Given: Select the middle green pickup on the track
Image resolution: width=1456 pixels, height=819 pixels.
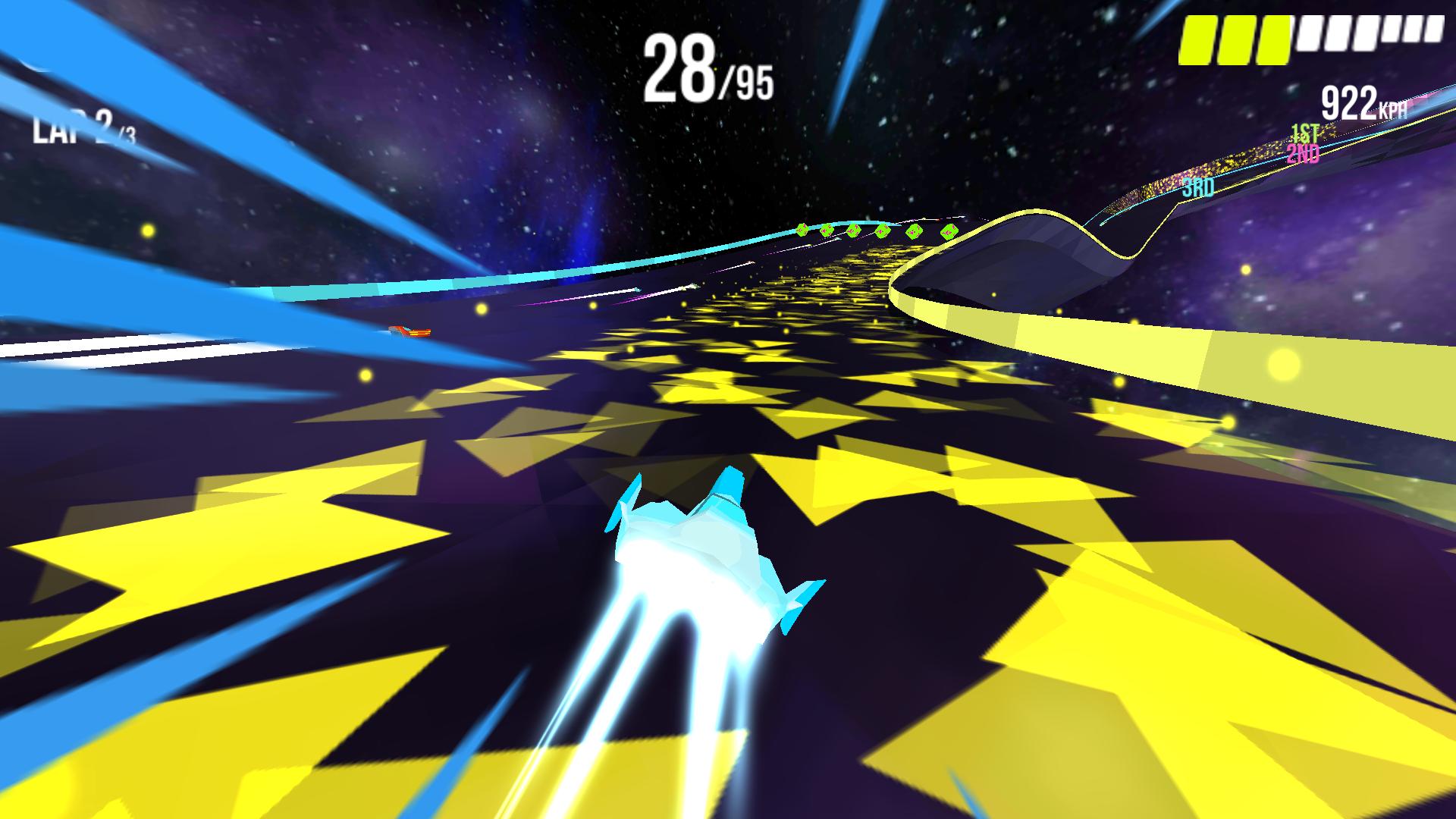Looking at the screenshot, I should tap(882, 230).
